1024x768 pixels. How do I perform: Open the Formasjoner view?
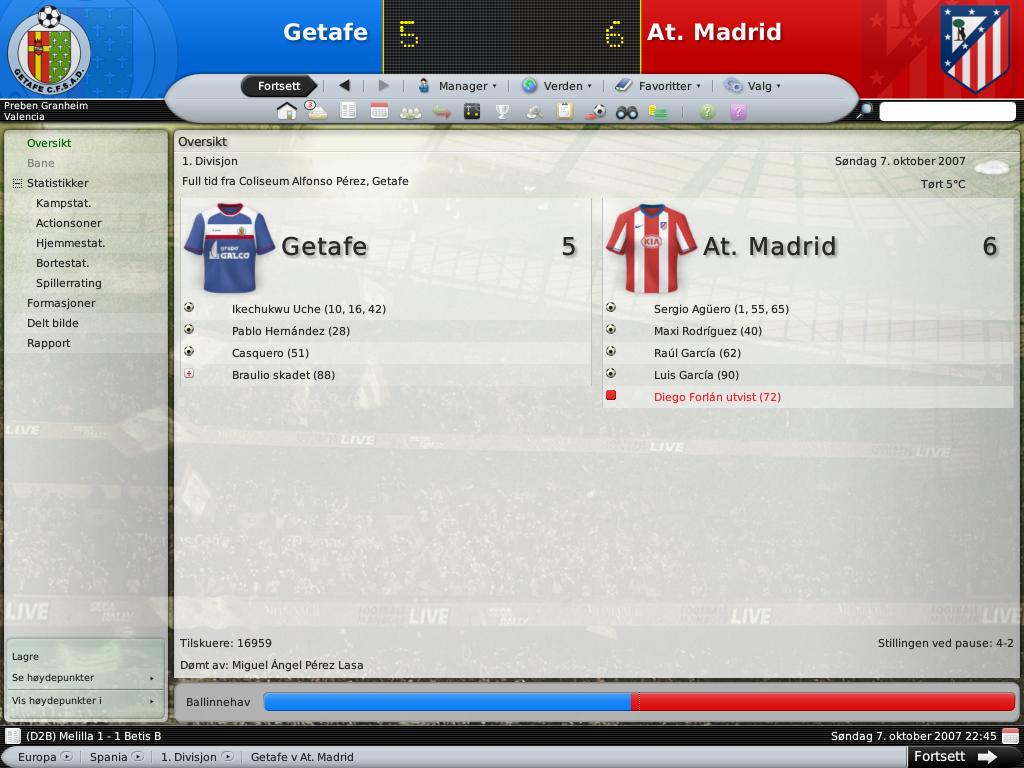point(61,303)
